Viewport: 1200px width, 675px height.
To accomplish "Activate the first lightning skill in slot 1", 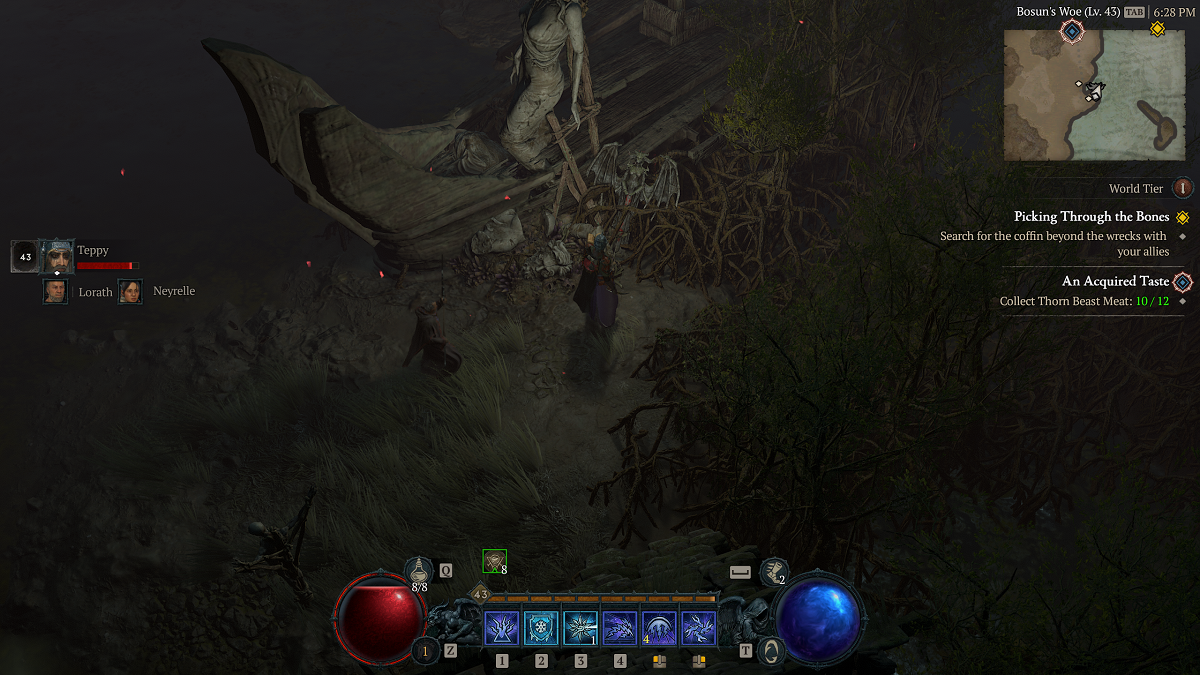I will click(502, 628).
